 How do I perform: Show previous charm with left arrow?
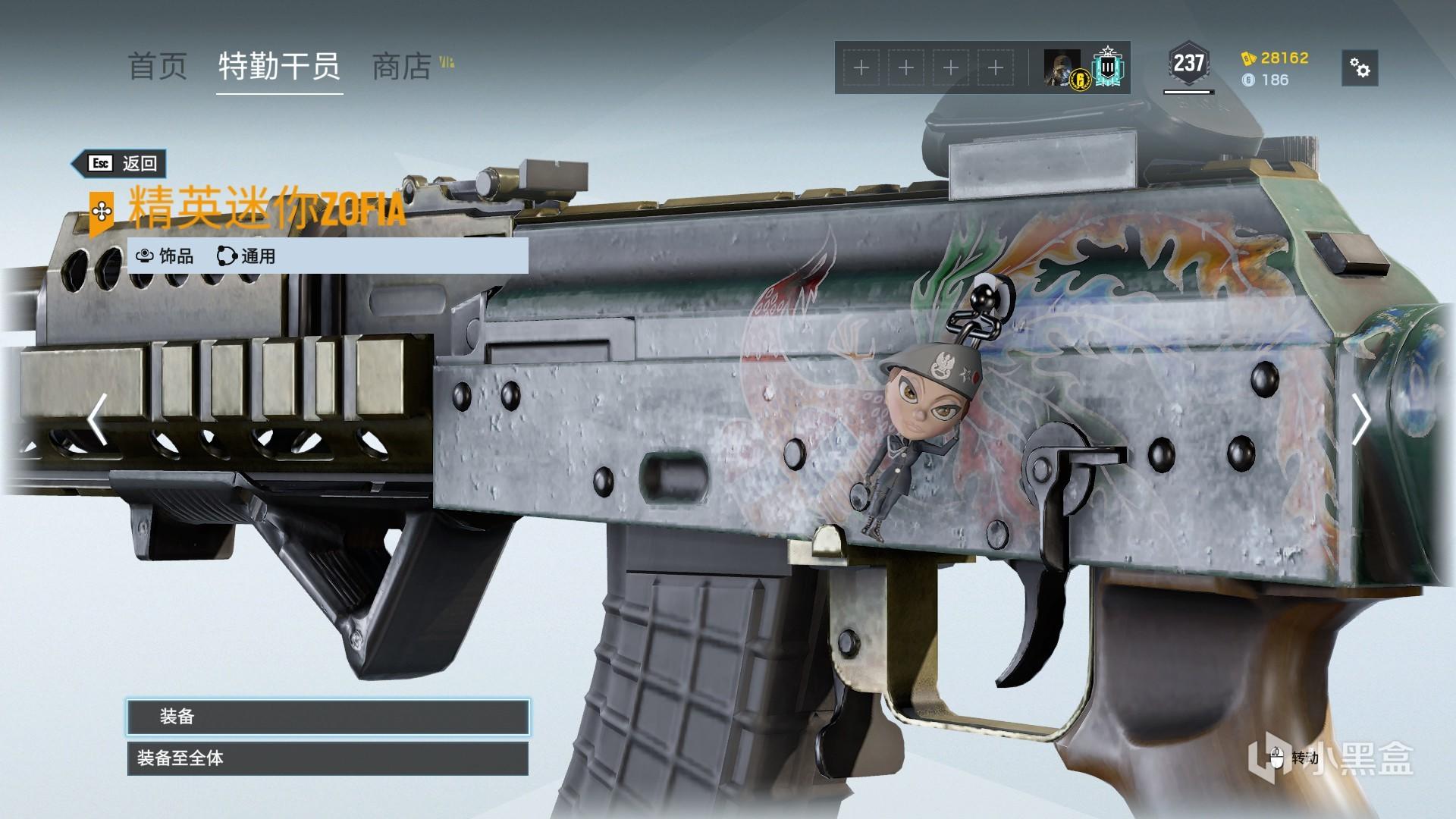pos(97,419)
